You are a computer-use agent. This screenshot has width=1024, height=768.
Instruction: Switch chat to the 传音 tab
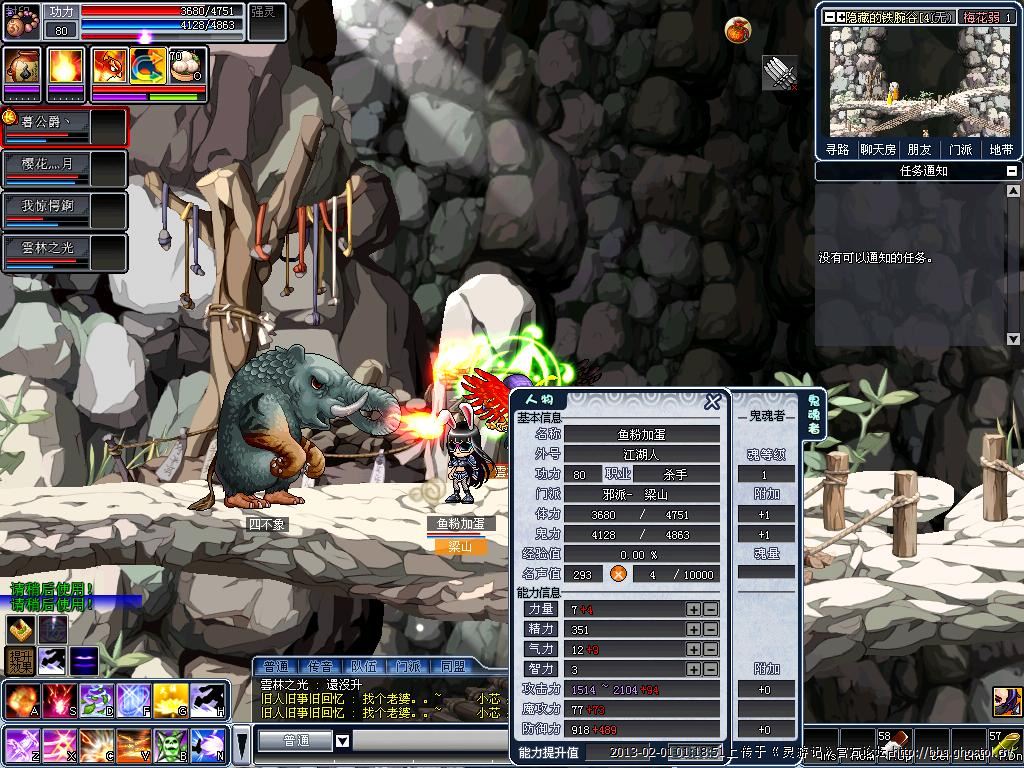(320, 666)
